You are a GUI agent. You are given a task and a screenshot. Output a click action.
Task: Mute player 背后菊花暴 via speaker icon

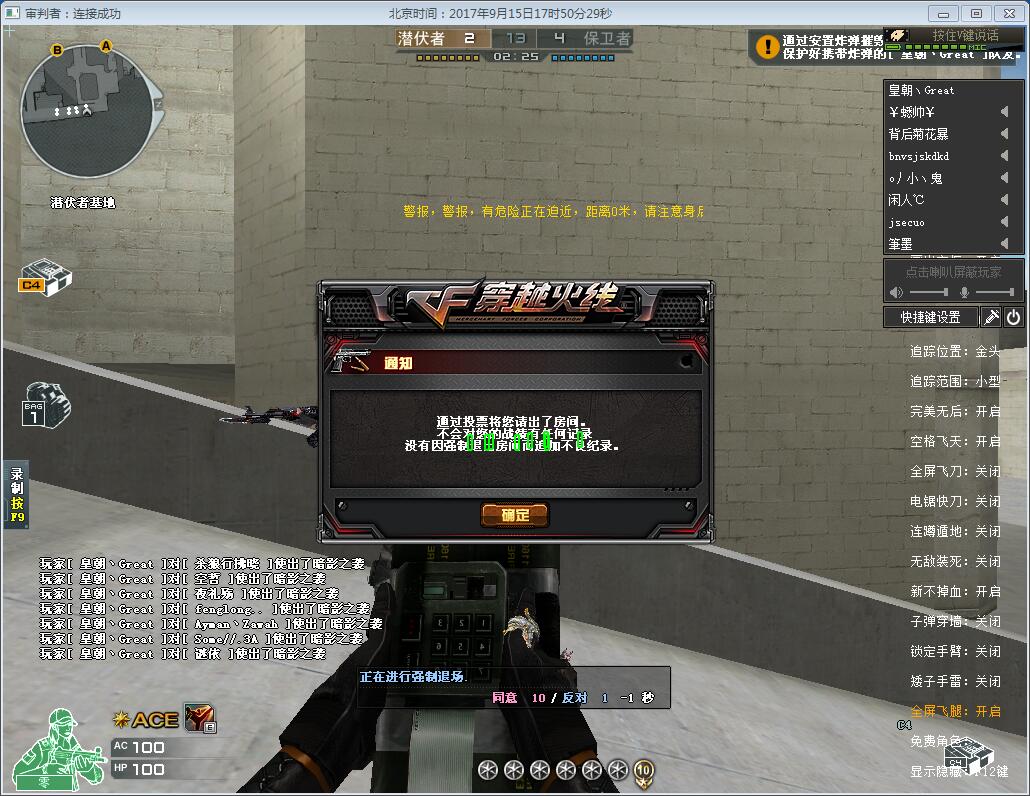click(1004, 134)
